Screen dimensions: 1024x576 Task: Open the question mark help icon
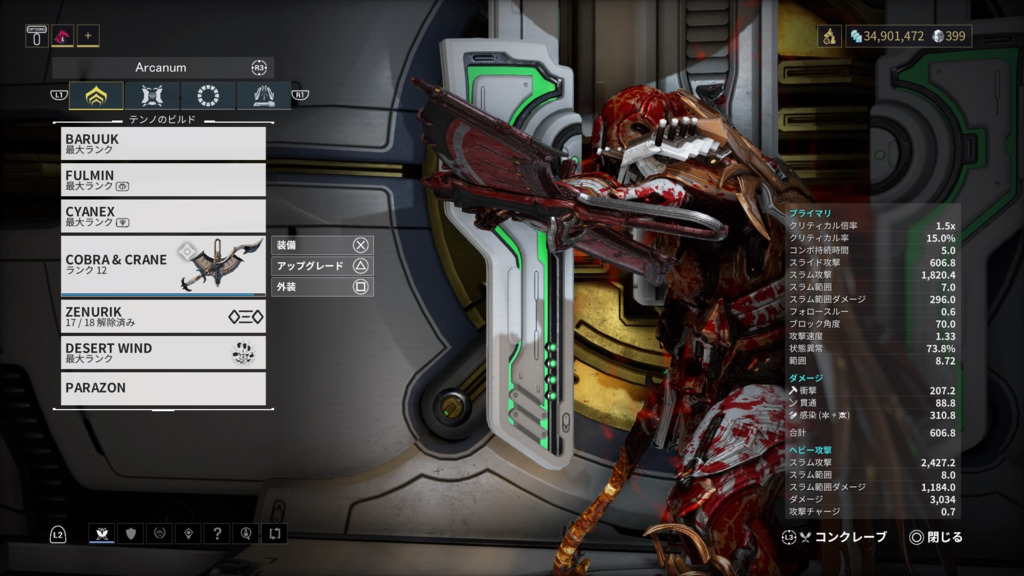point(217,534)
